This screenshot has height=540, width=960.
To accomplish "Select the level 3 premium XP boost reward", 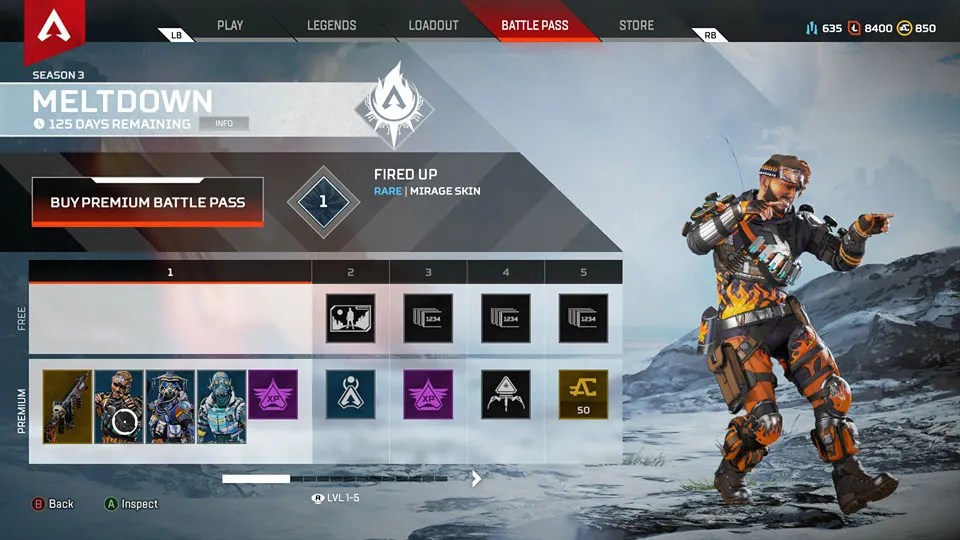I will pyautogui.click(x=428, y=394).
